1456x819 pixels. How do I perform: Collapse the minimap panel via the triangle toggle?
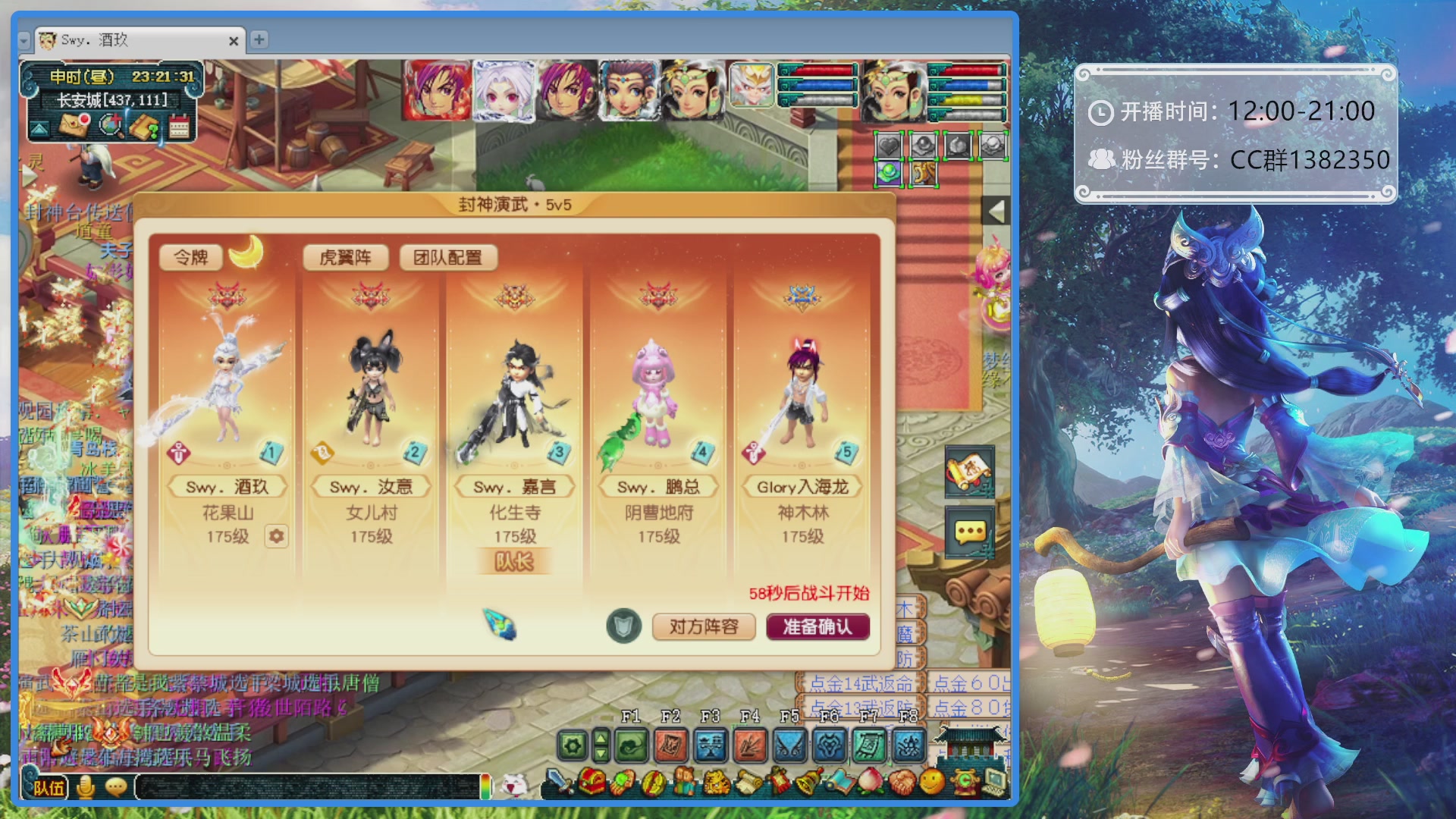click(x=39, y=129)
